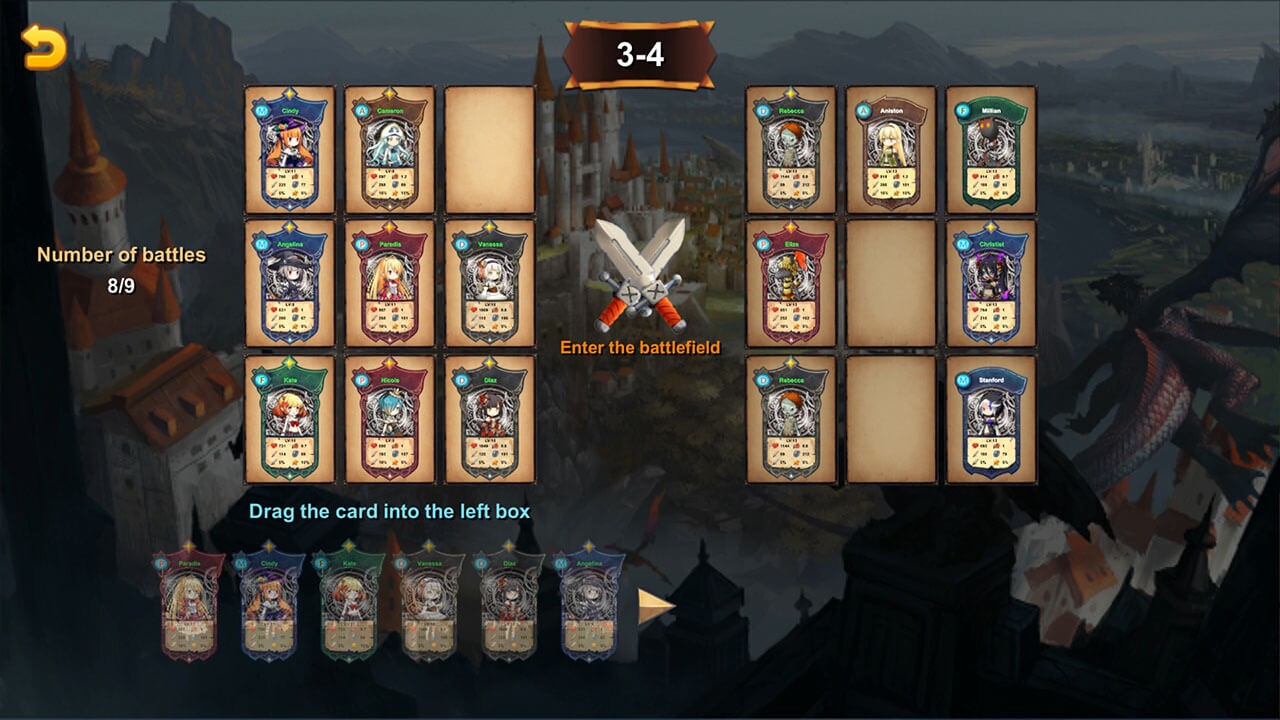
Task: Select the enemy Aniston card
Action: coord(892,150)
